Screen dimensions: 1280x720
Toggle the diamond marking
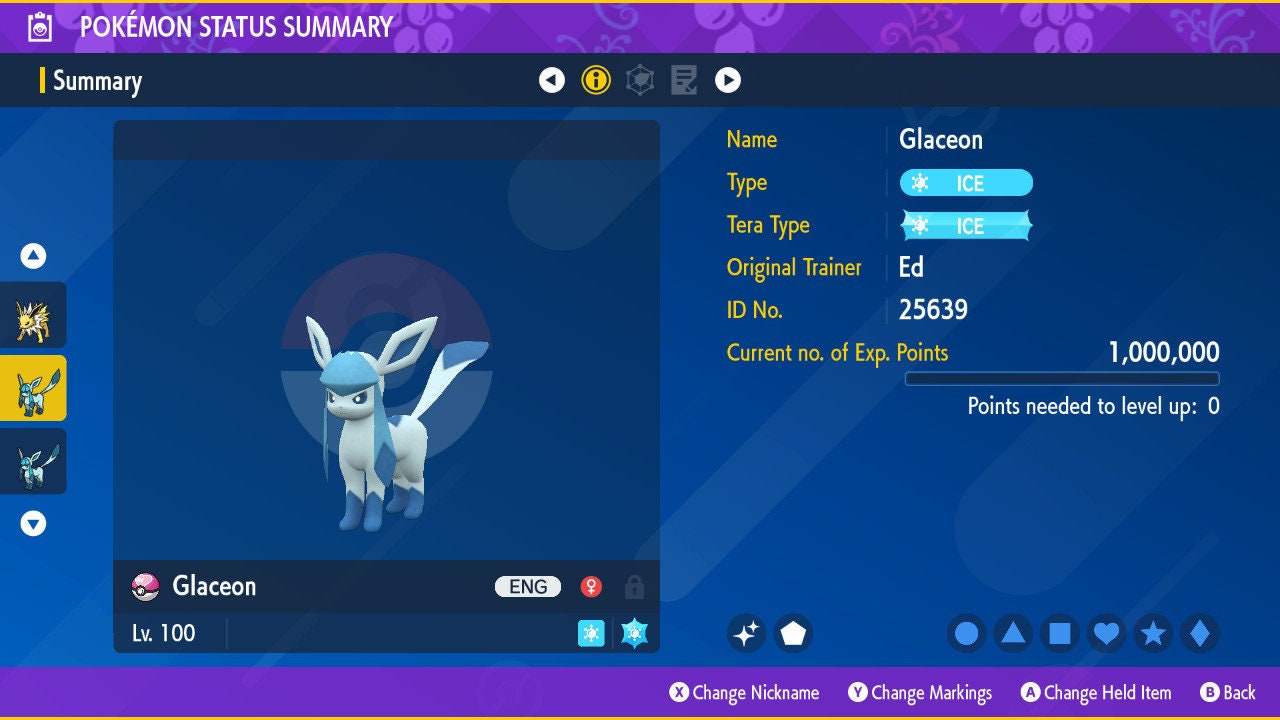click(1200, 633)
